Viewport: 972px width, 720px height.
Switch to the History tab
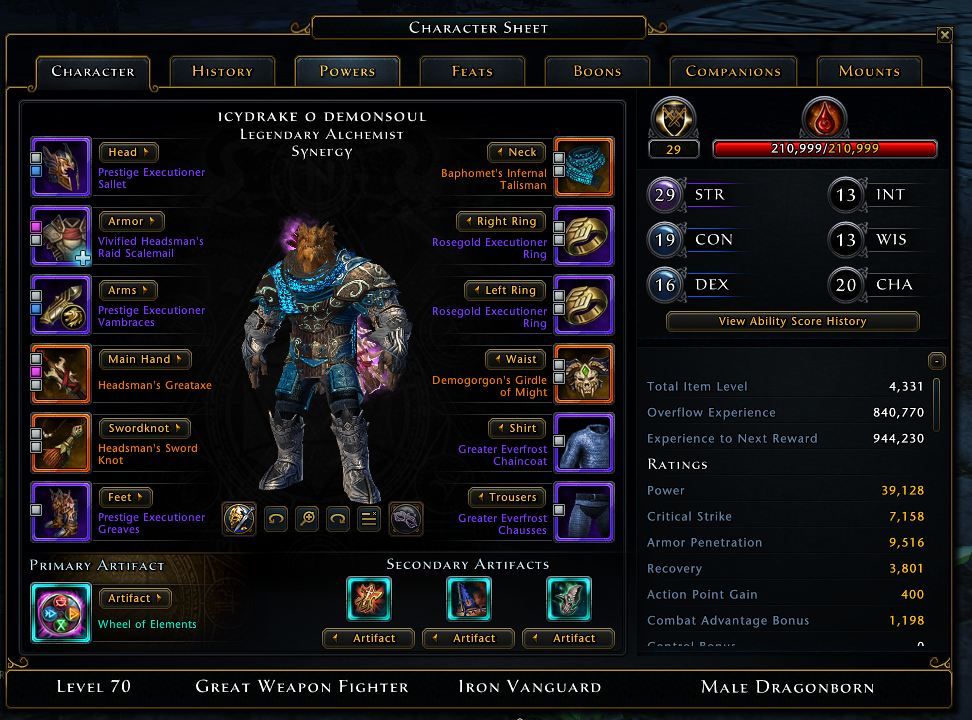pyautogui.click(x=222, y=71)
